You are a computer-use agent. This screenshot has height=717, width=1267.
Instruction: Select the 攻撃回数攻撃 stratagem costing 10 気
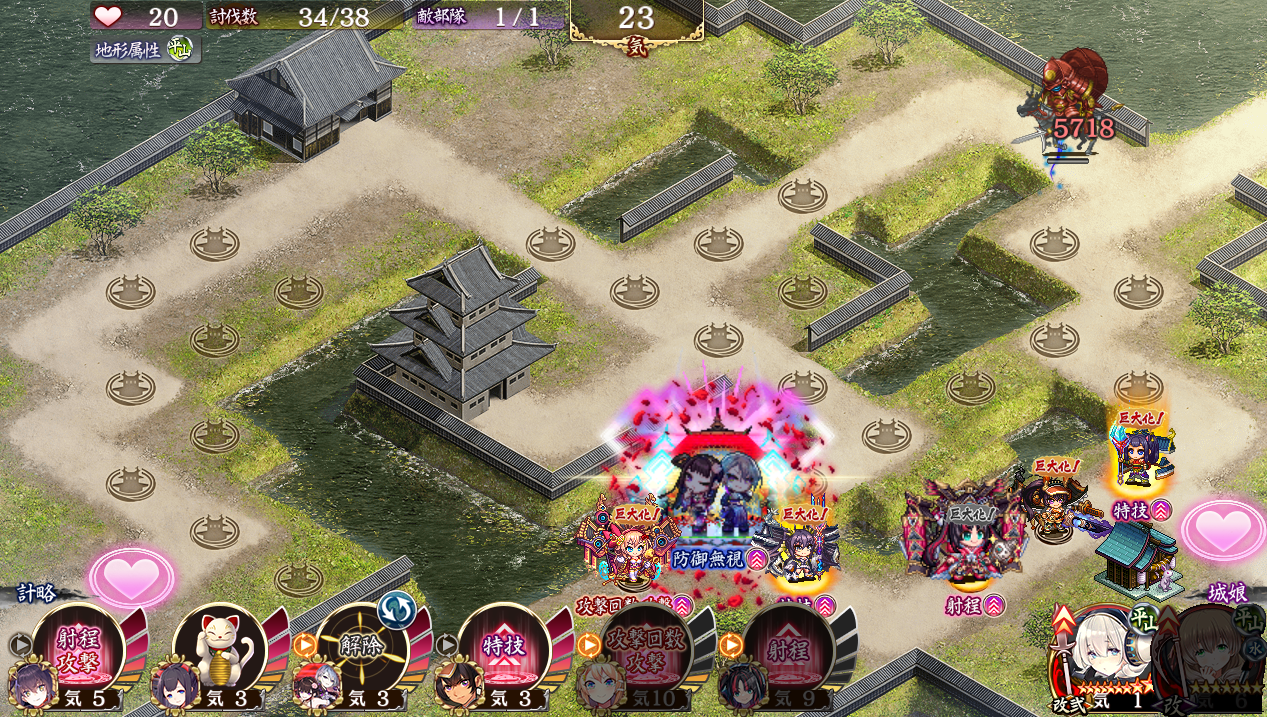tap(646, 647)
